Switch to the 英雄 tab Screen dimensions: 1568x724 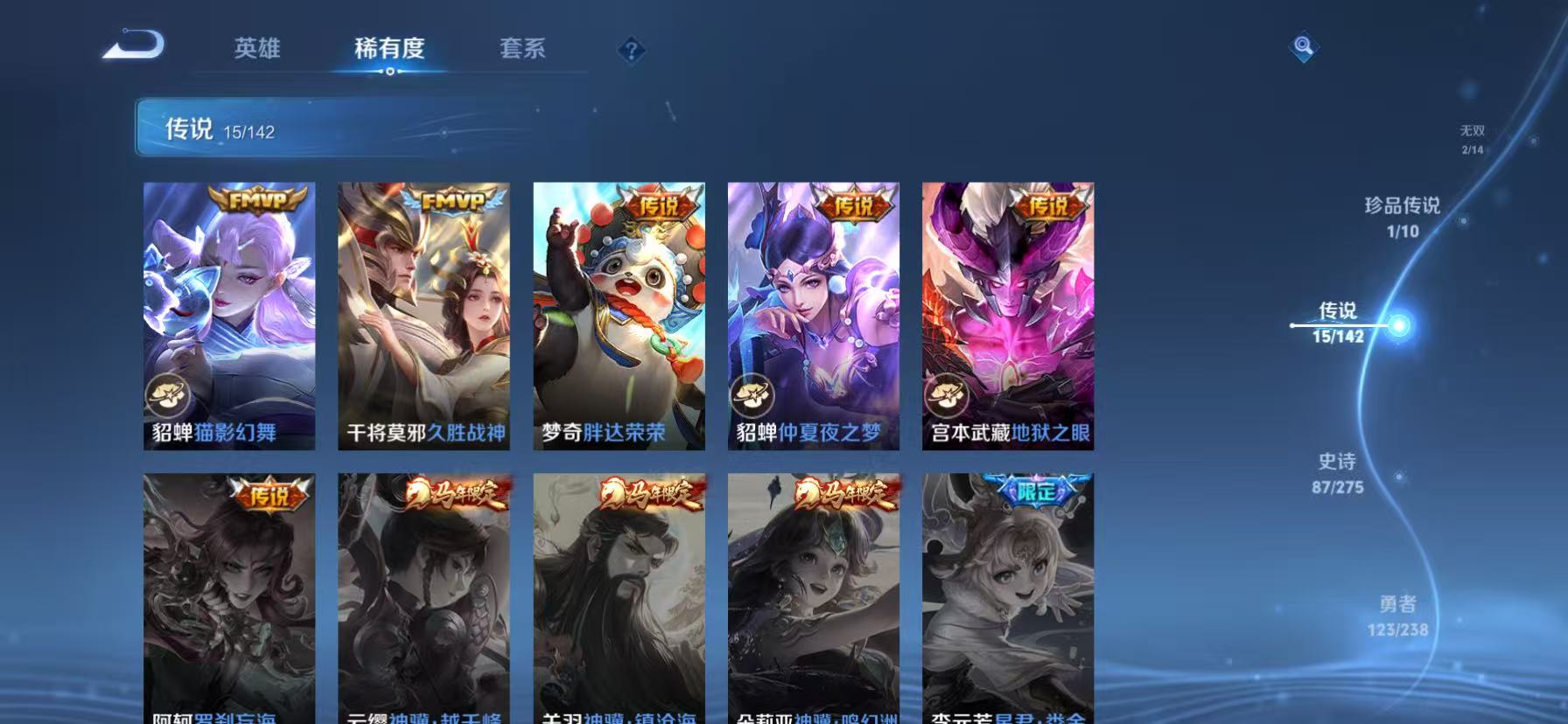click(x=255, y=50)
